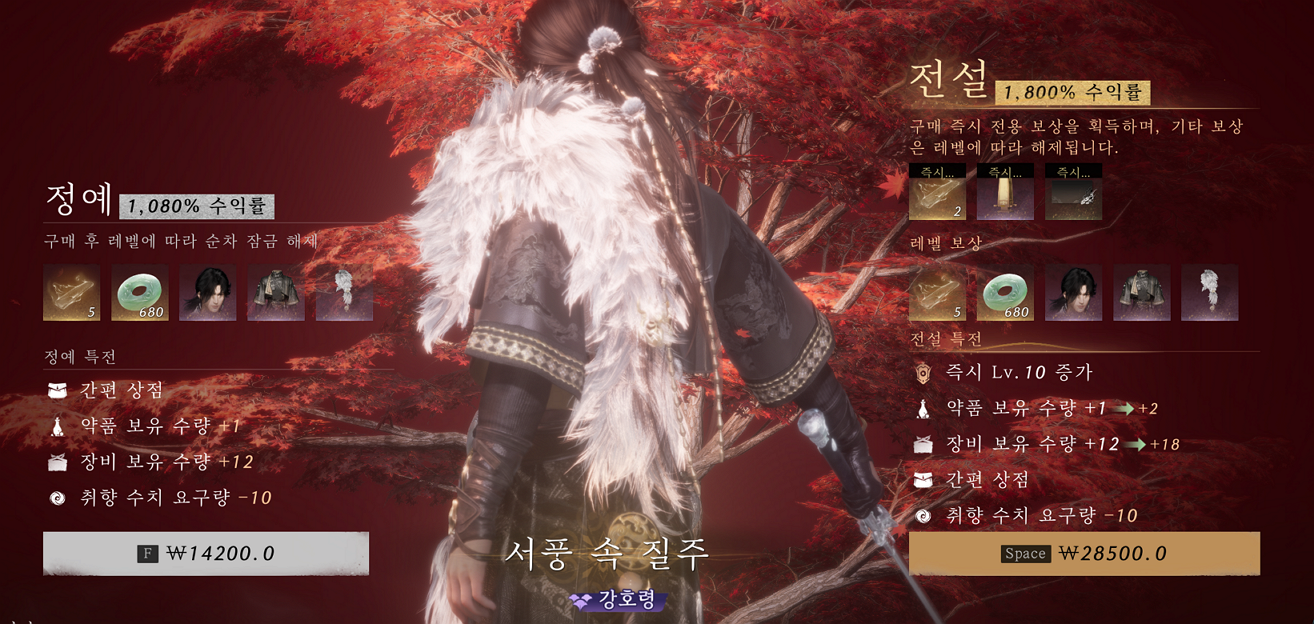Inspect the 정예 jade ring 680 reward
This screenshot has width=1314, height=624.
(140, 293)
